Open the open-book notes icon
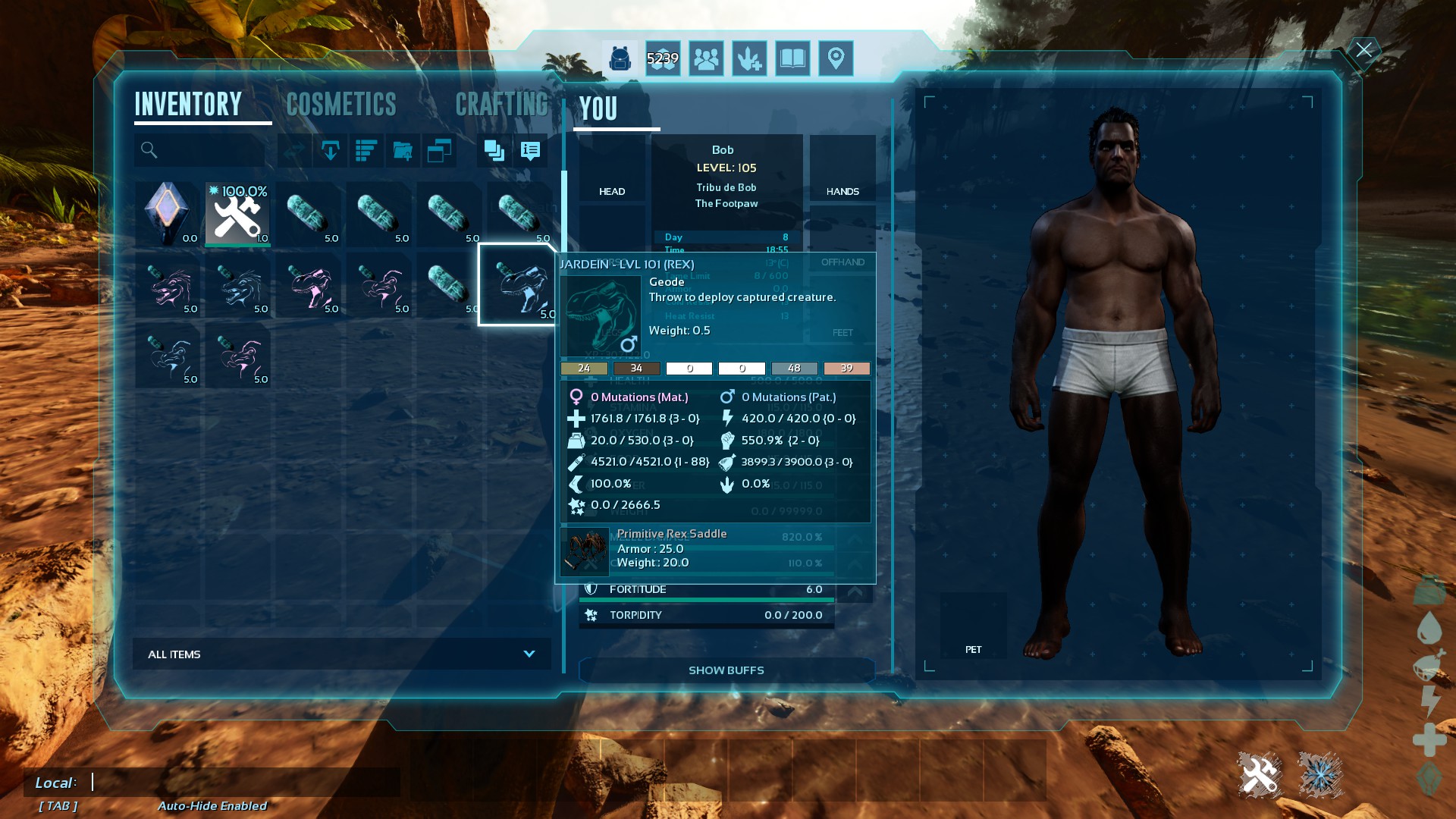The image size is (1456, 819). (792, 58)
